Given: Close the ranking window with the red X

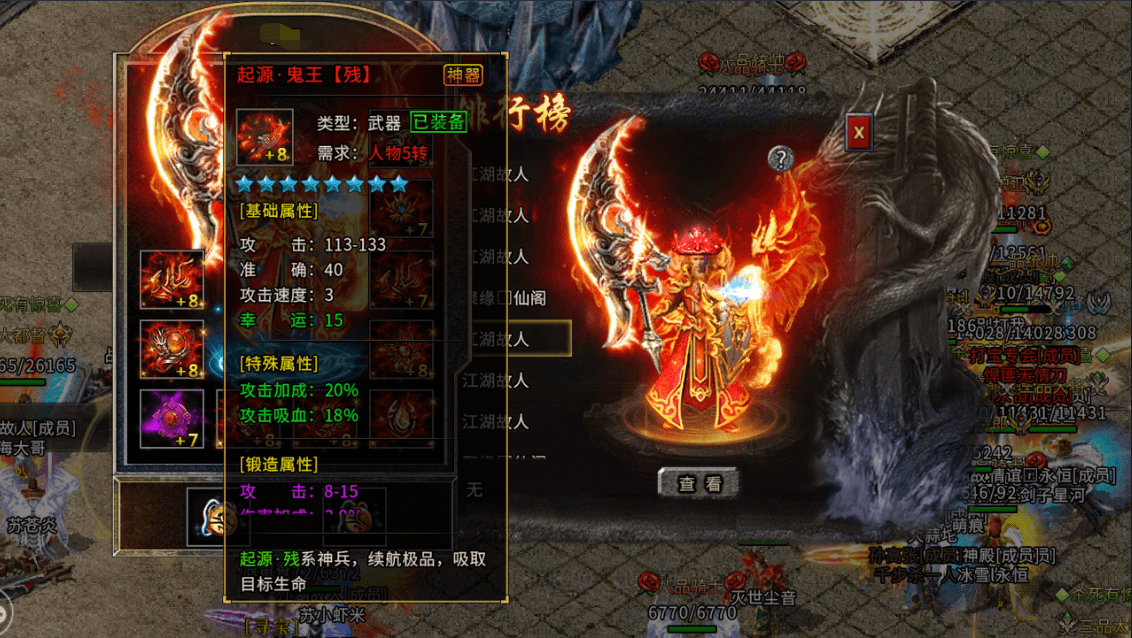Looking at the screenshot, I should click(x=858, y=133).
